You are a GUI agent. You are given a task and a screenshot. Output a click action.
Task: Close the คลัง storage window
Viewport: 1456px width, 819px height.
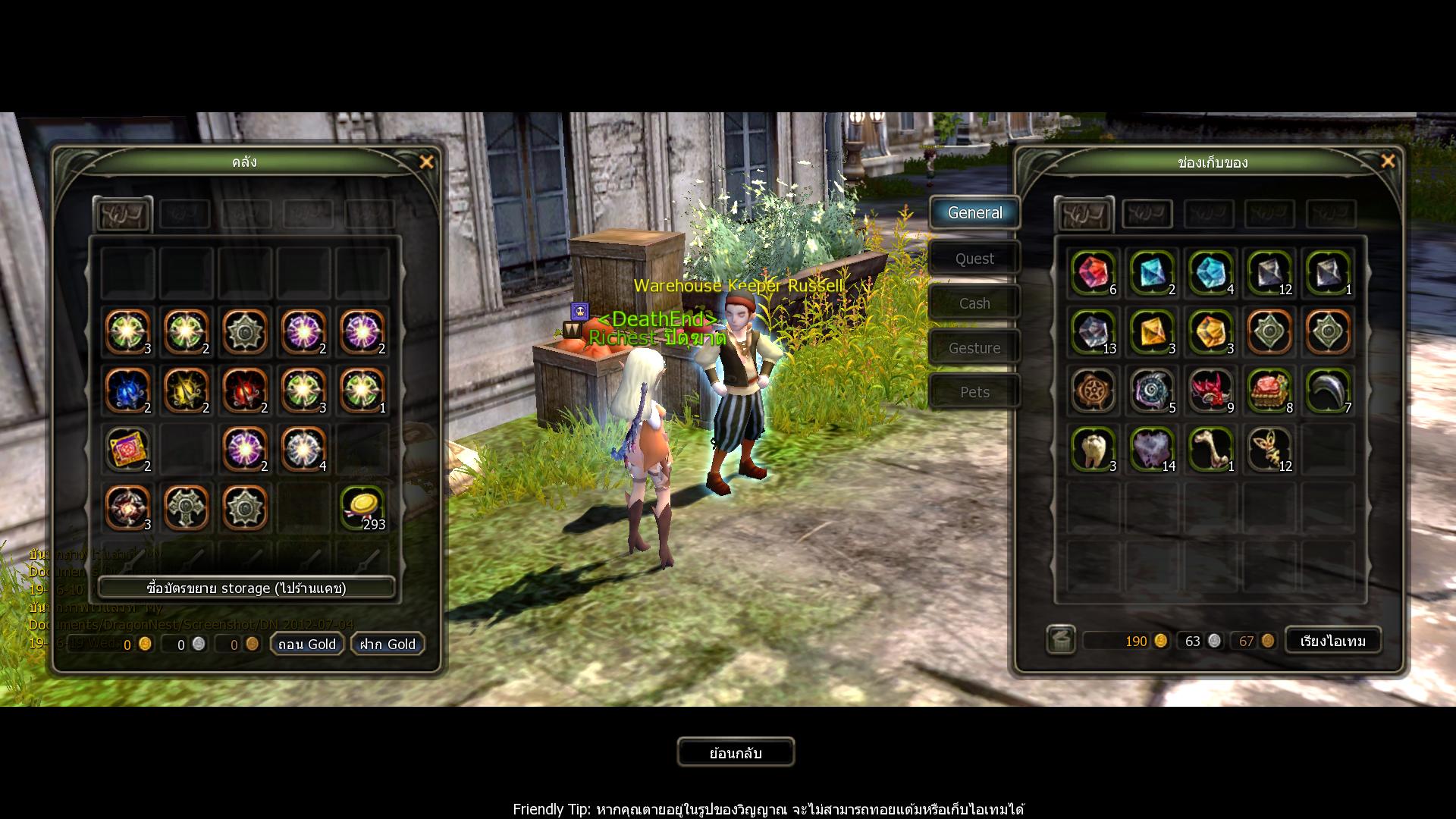(426, 162)
